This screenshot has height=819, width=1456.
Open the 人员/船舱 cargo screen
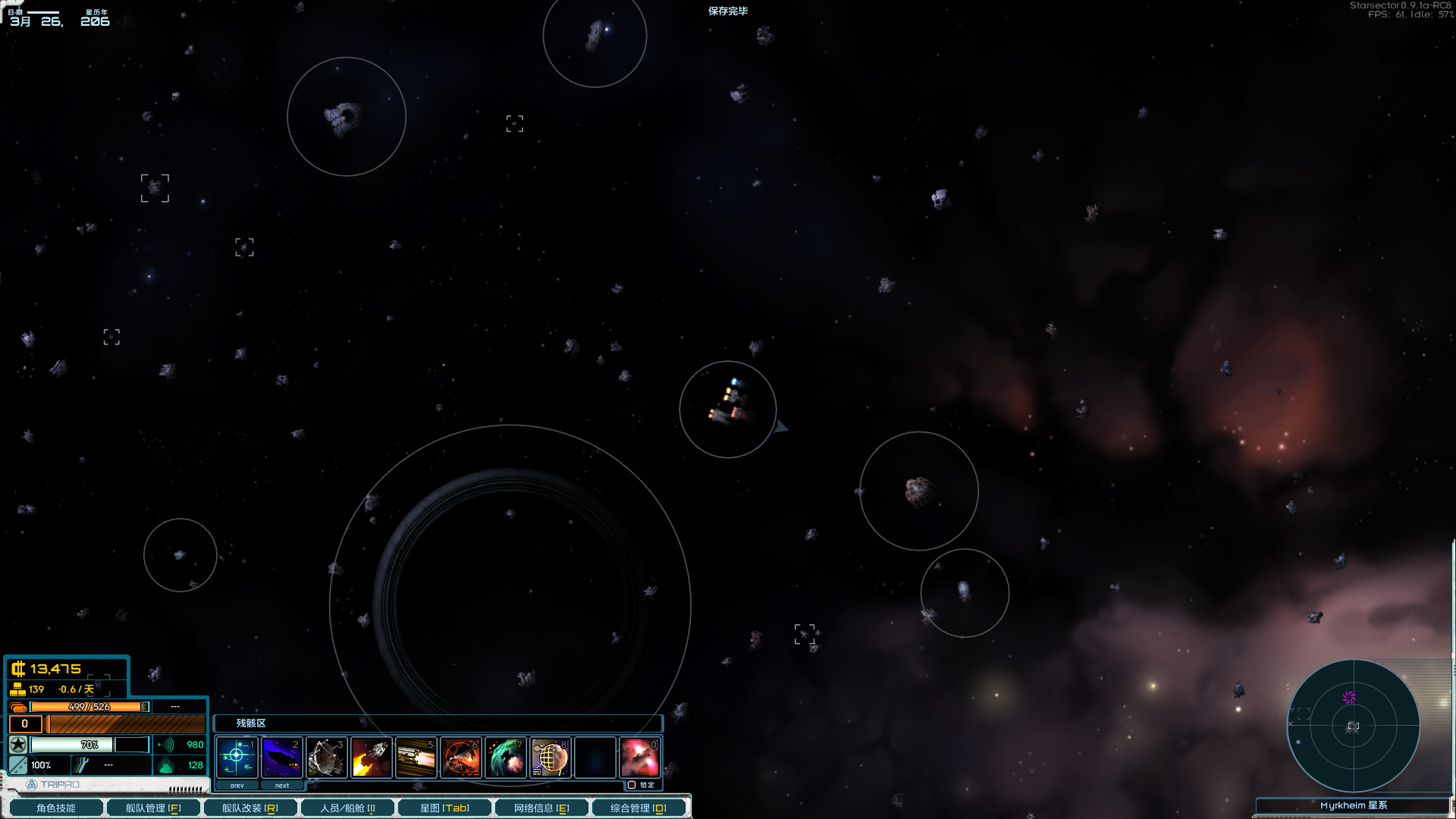click(x=347, y=808)
